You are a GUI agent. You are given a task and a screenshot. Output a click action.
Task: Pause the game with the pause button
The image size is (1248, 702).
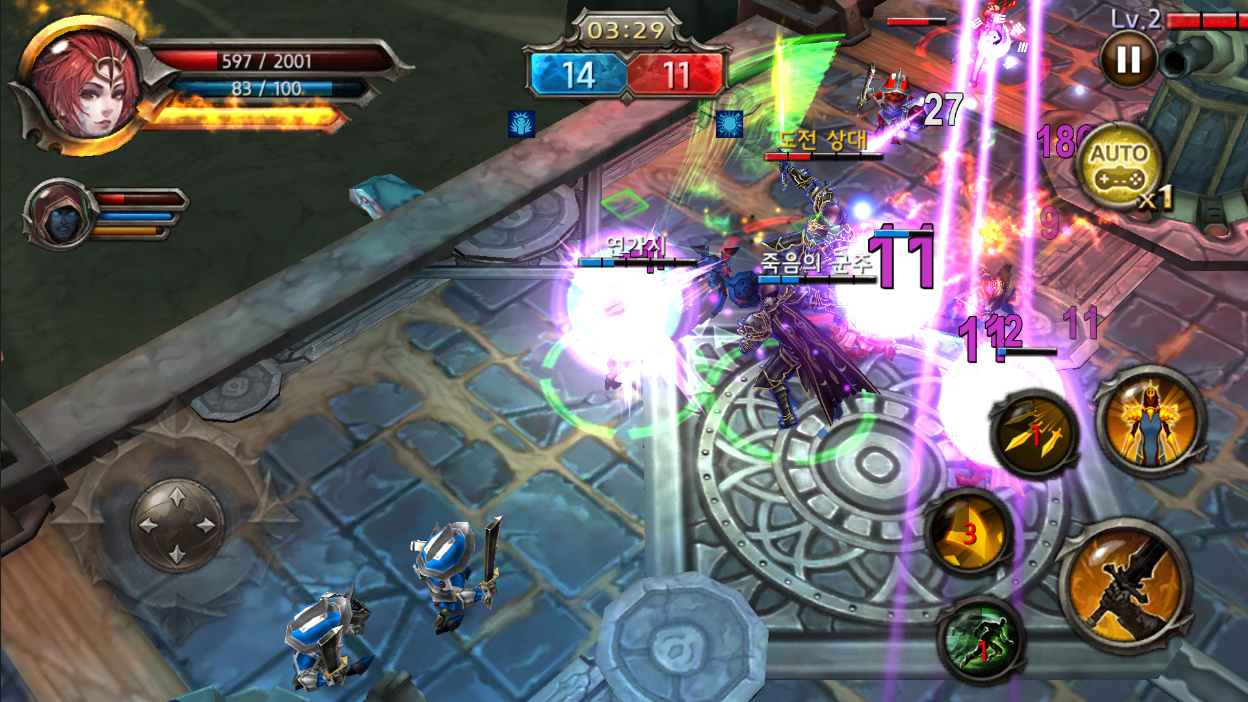point(1128,59)
